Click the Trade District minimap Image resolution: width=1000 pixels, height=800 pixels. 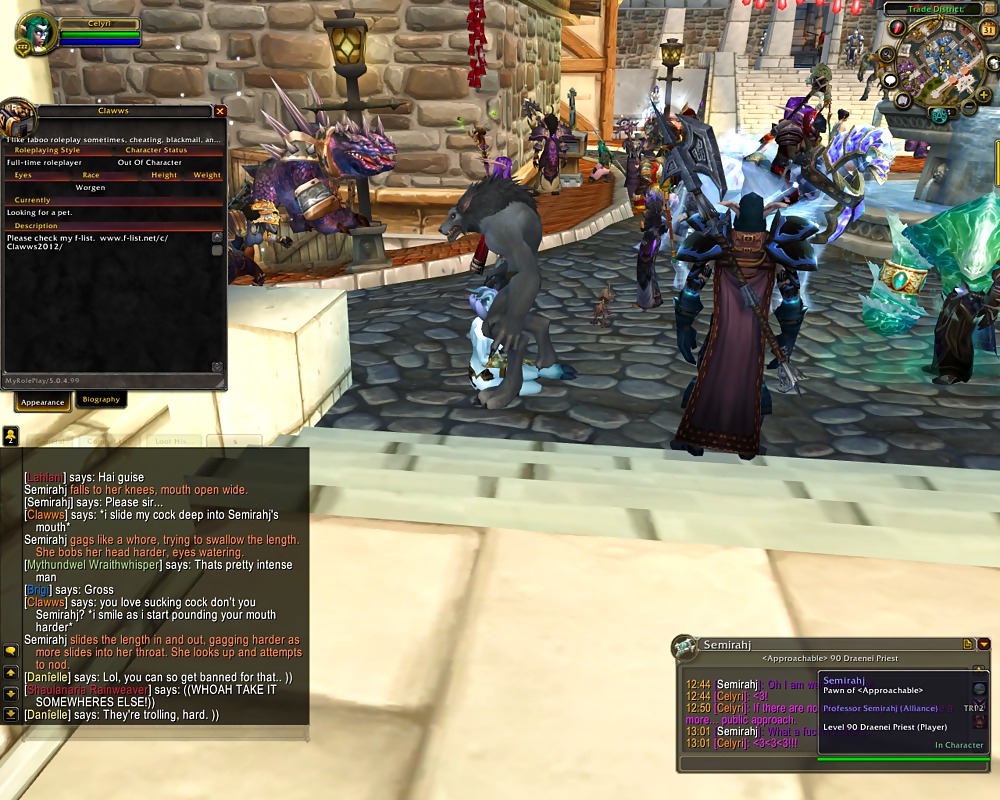[942, 60]
